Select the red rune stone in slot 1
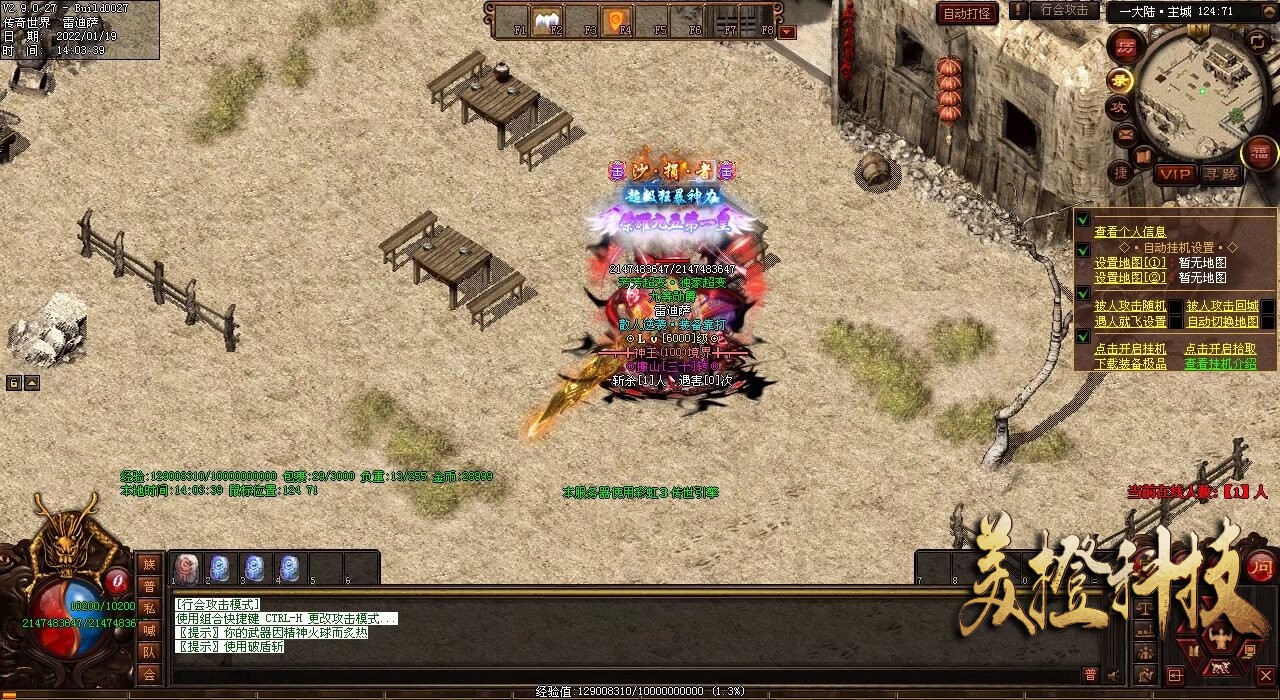This screenshot has width=1280, height=700. [186, 568]
